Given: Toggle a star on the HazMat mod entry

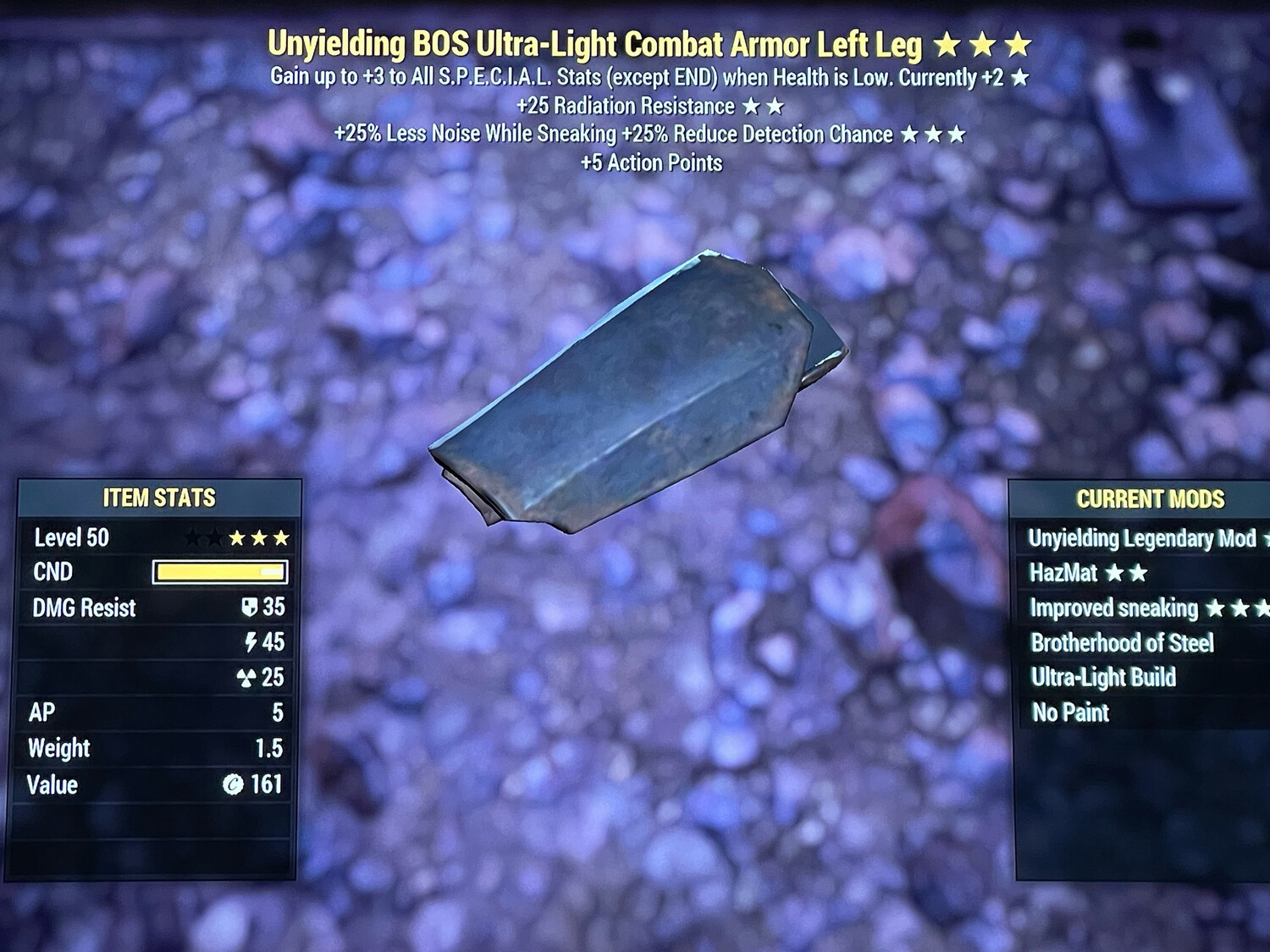Looking at the screenshot, I should pos(1117,573).
